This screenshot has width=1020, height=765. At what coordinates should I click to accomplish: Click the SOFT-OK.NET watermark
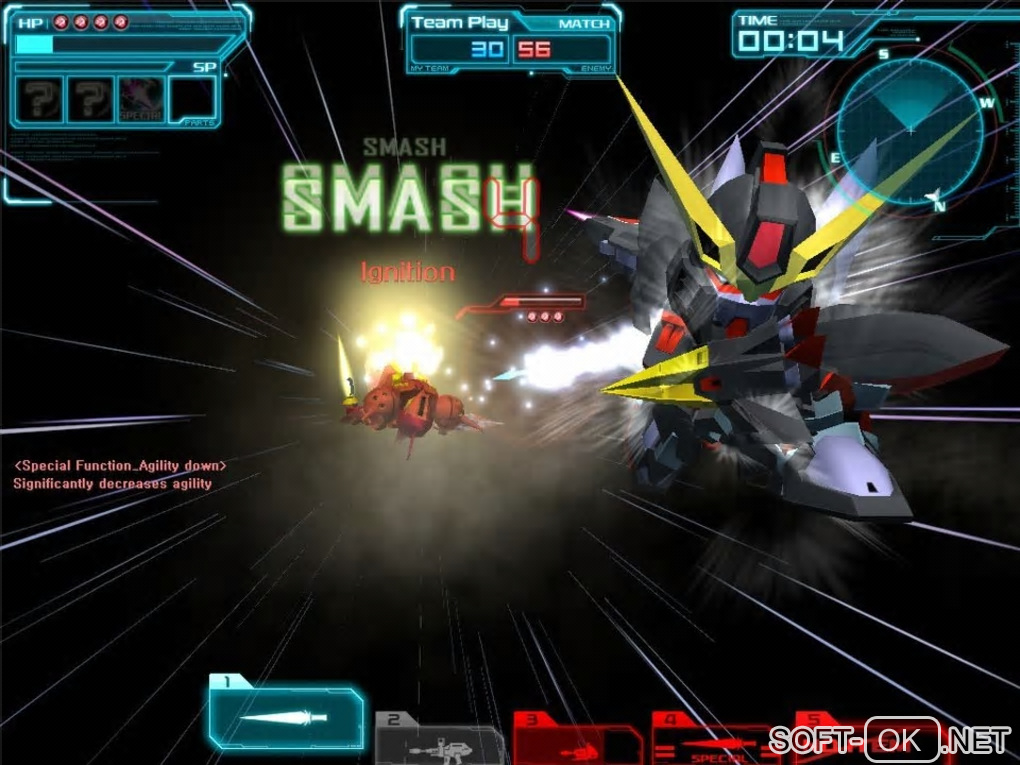pyautogui.click(x=889, y=740)
